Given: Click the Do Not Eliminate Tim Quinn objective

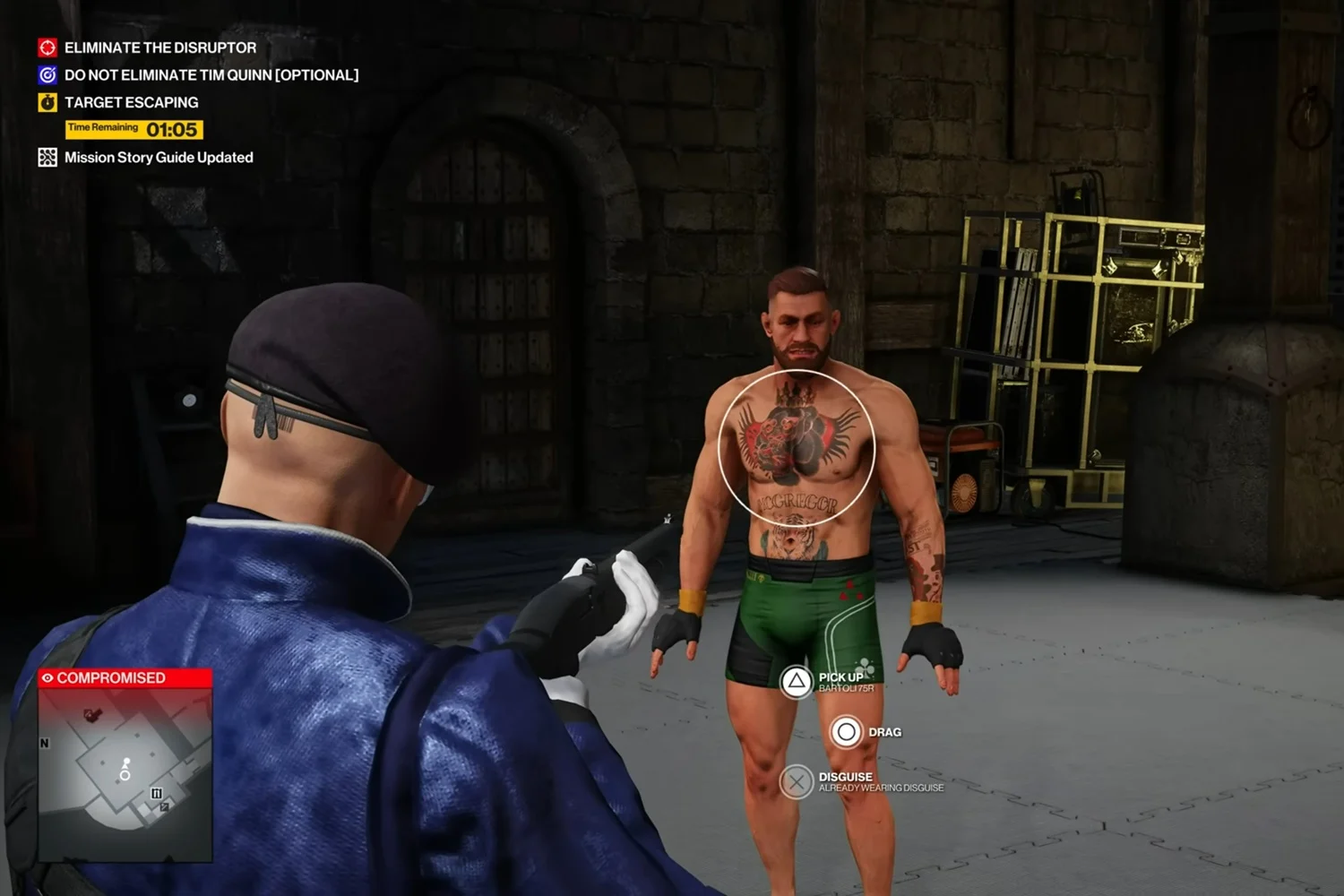Looking at the screenshot, I should coord(211,75).
